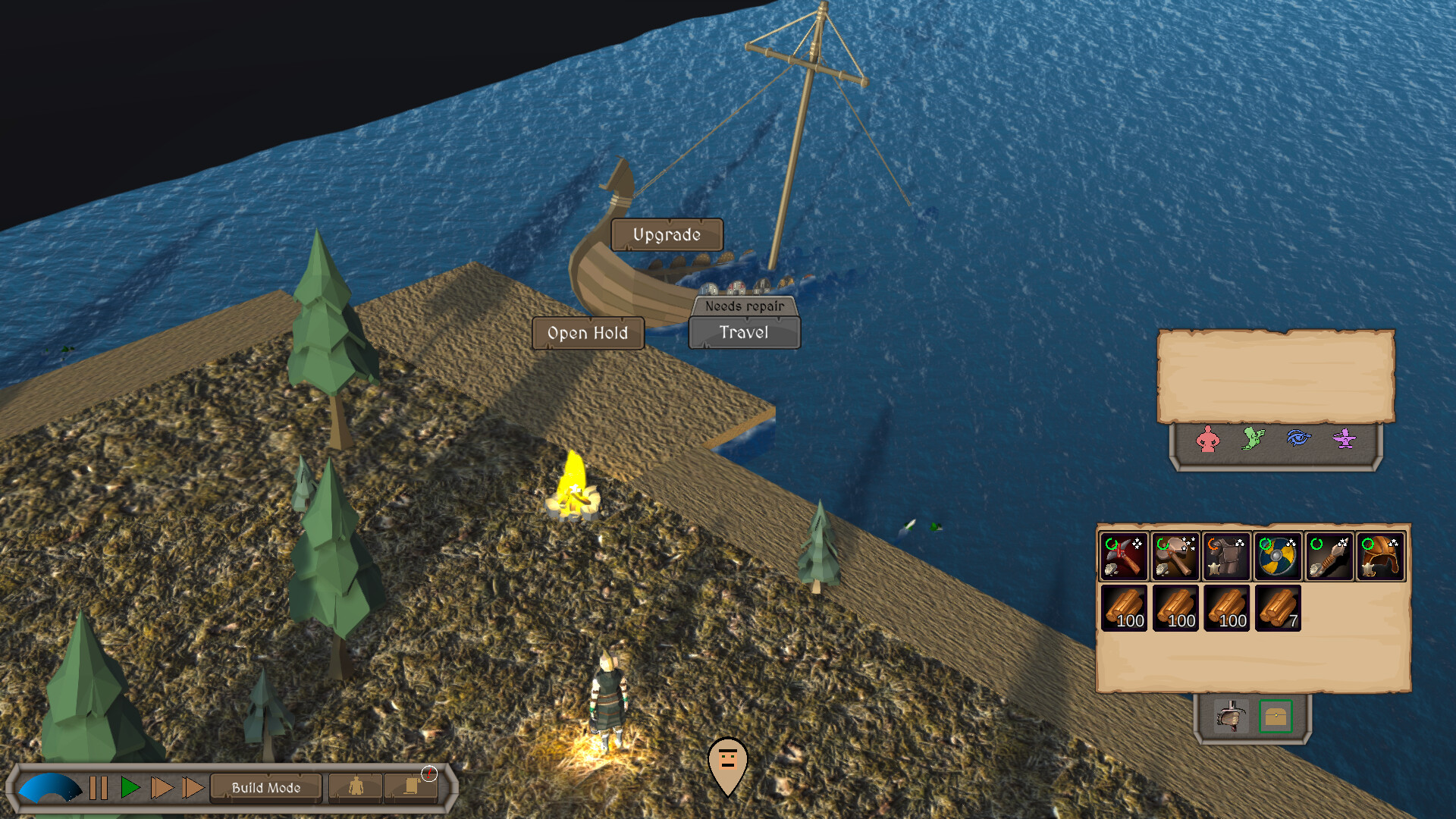Click the ship's Upgrade button

(x=667, y=235)
